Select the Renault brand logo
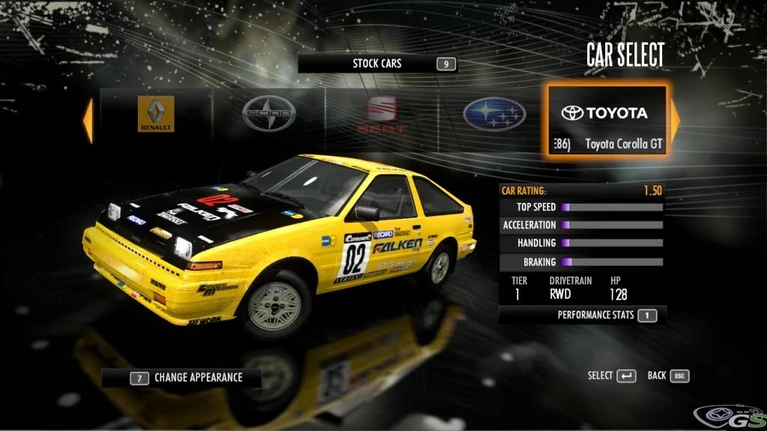This screenshot has width=767, height=431. point(156,115)
